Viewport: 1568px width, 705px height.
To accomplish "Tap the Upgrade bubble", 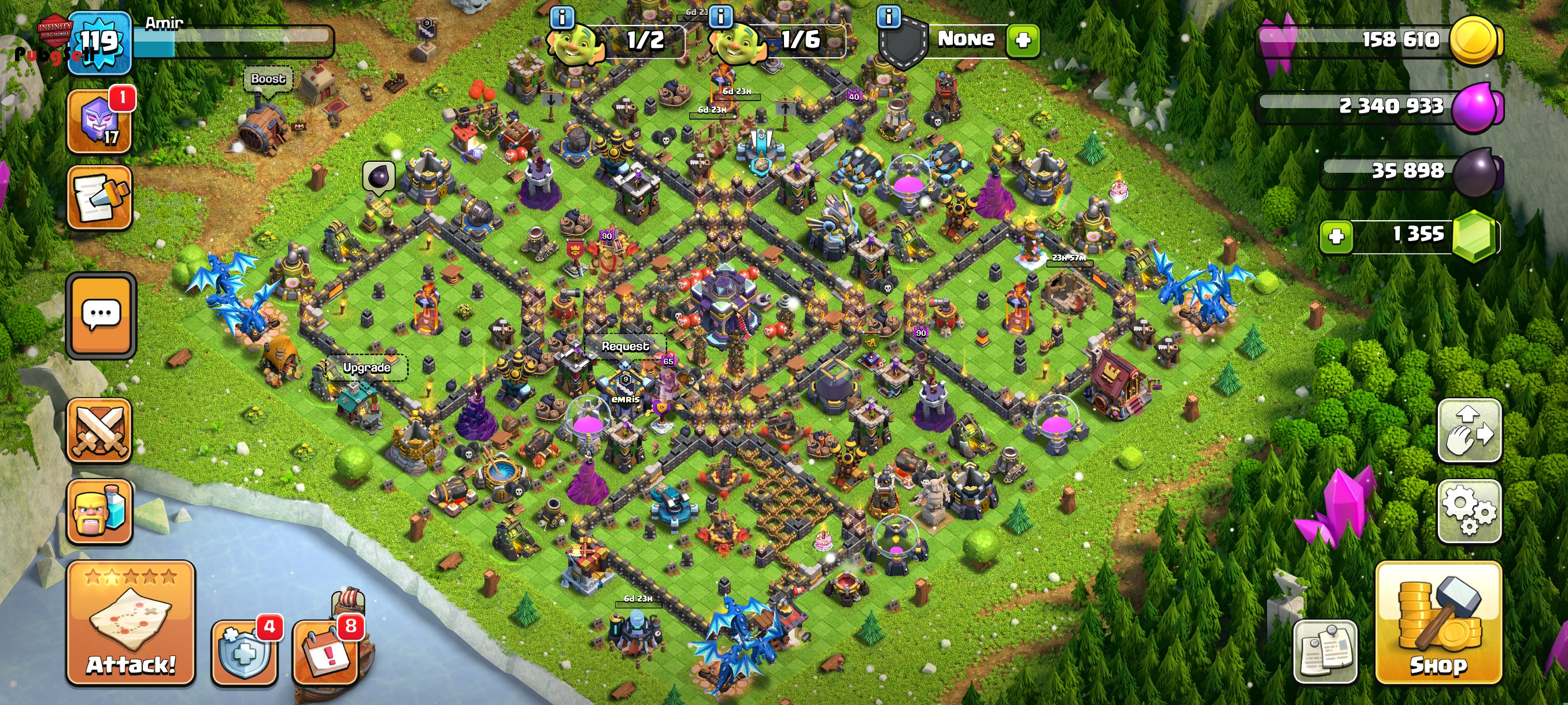I will click(x=367, y=368).
